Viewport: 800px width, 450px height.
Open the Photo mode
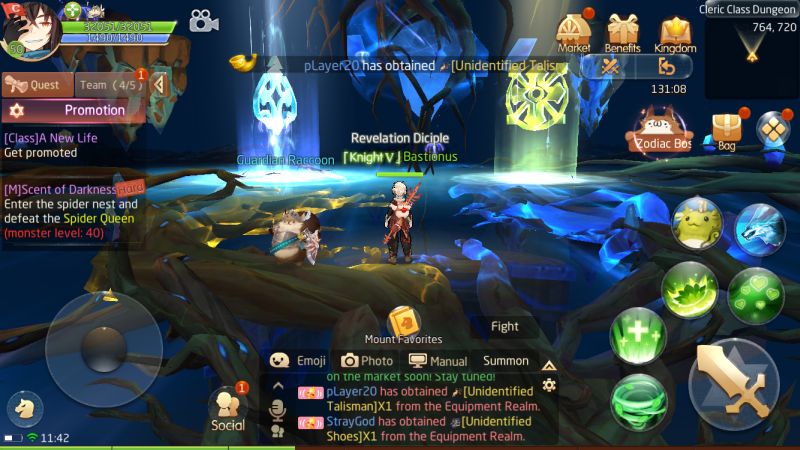(x=367, y=361)
